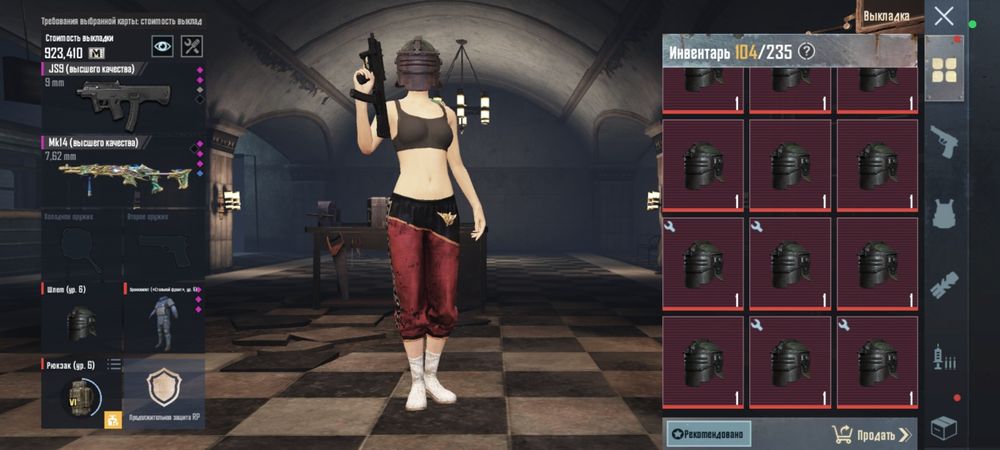This screenshot has height=450, width=1000.
Task: Switch to the all-items grid tab
Action: [943, 69]
